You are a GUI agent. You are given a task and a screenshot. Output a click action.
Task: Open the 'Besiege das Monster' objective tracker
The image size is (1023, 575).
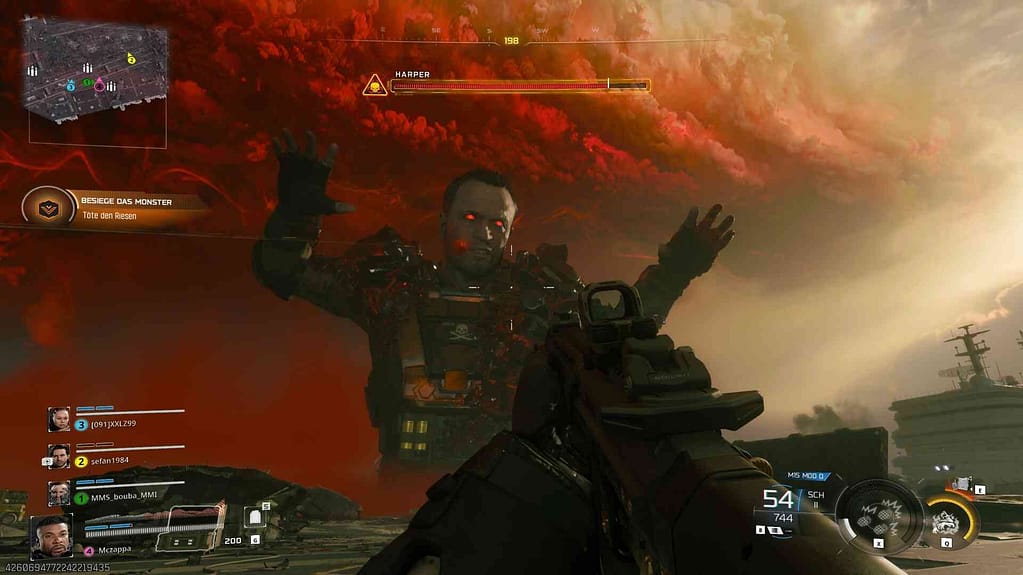115,207
